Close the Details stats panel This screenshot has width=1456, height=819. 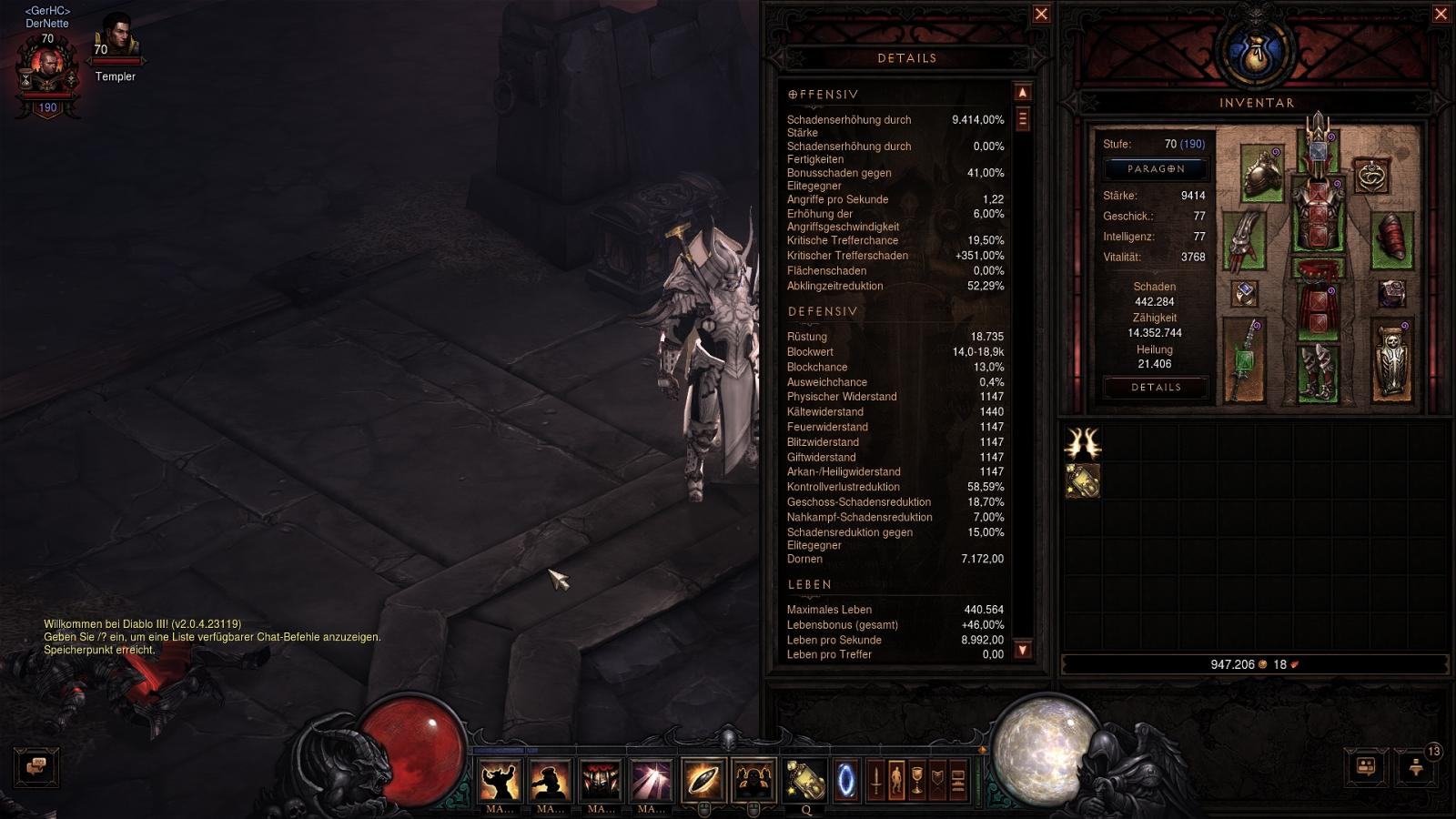click(x=1041, y=14)
